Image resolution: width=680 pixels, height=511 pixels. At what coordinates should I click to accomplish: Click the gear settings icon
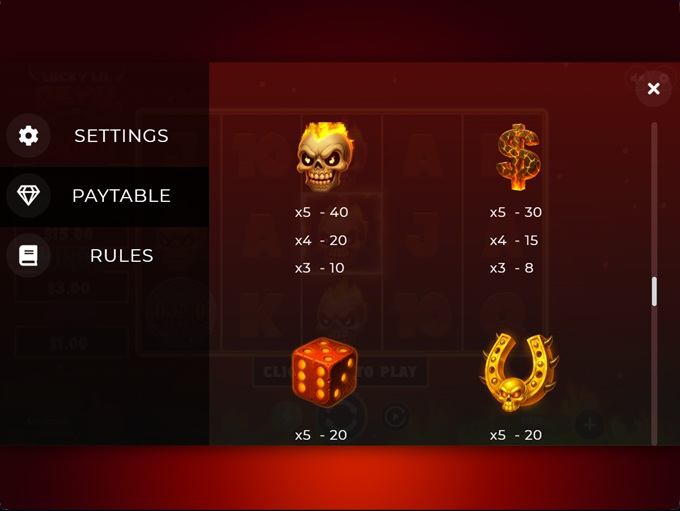point(28,136)
